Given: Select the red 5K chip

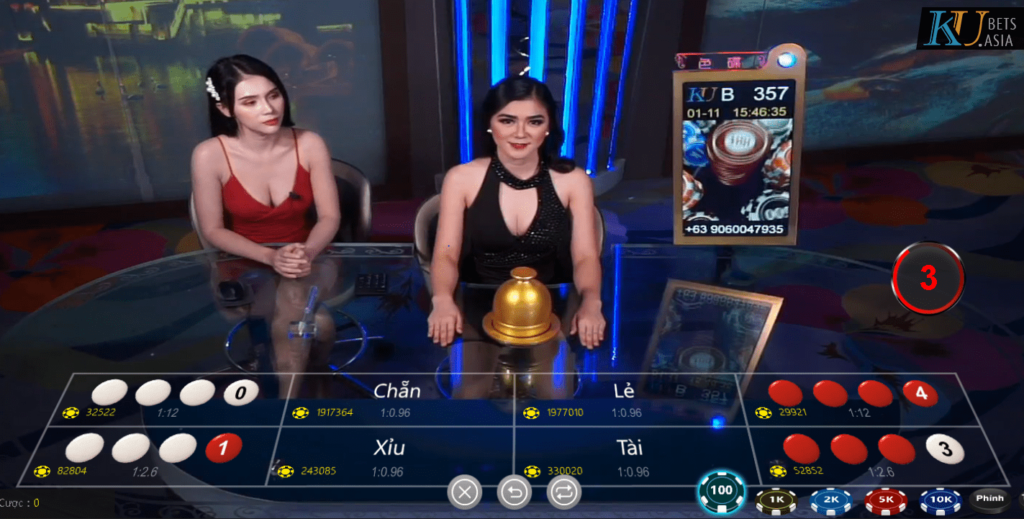Looking at the screenshot, I should tap(885, 499).
